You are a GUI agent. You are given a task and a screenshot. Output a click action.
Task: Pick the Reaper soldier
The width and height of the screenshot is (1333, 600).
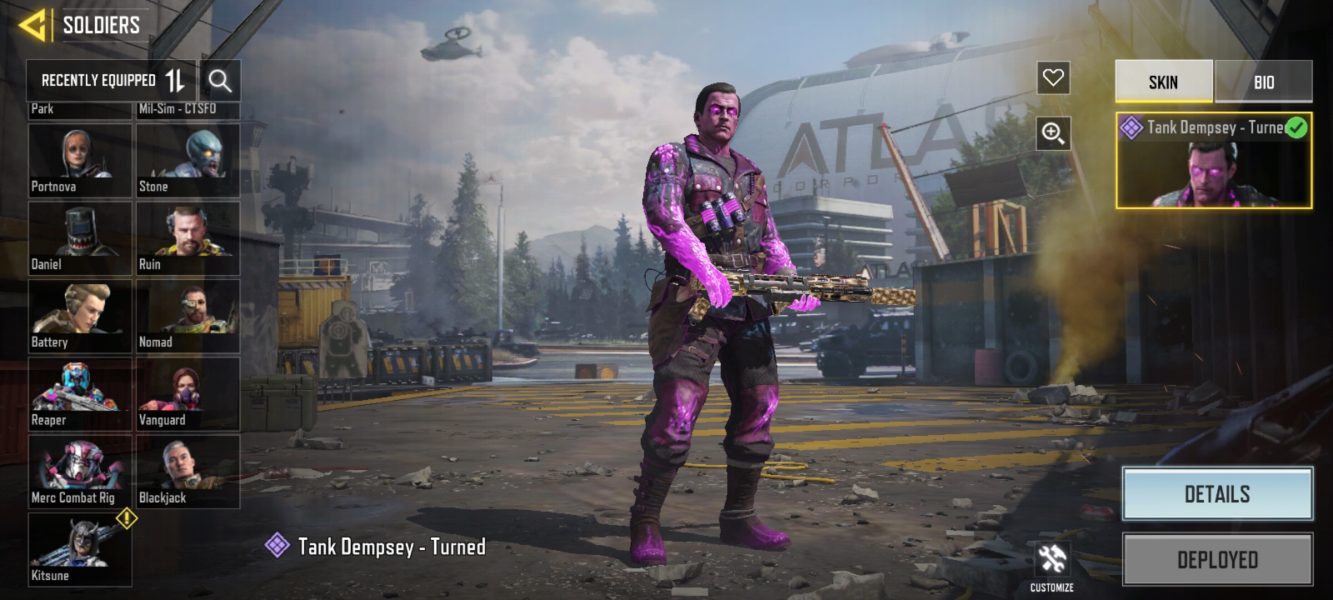(80, 393)
